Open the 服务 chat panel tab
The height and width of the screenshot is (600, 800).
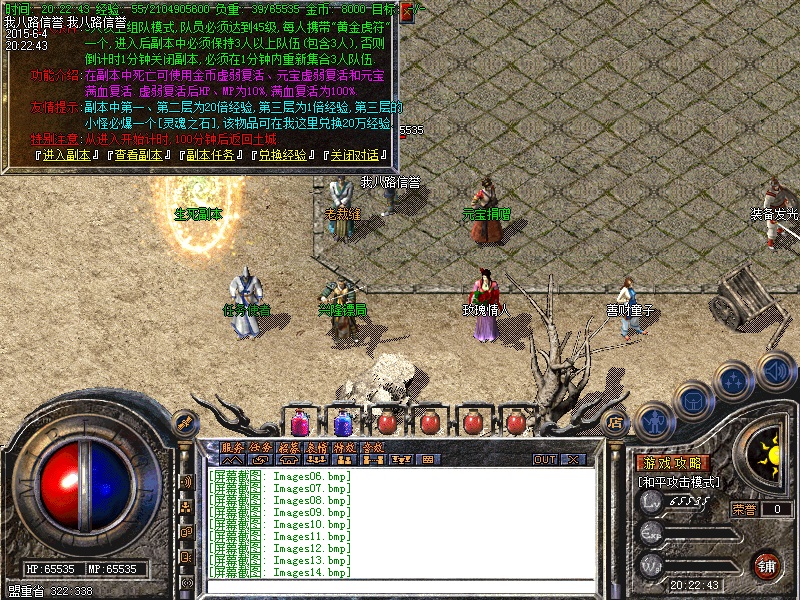click(x=231, y=447)
